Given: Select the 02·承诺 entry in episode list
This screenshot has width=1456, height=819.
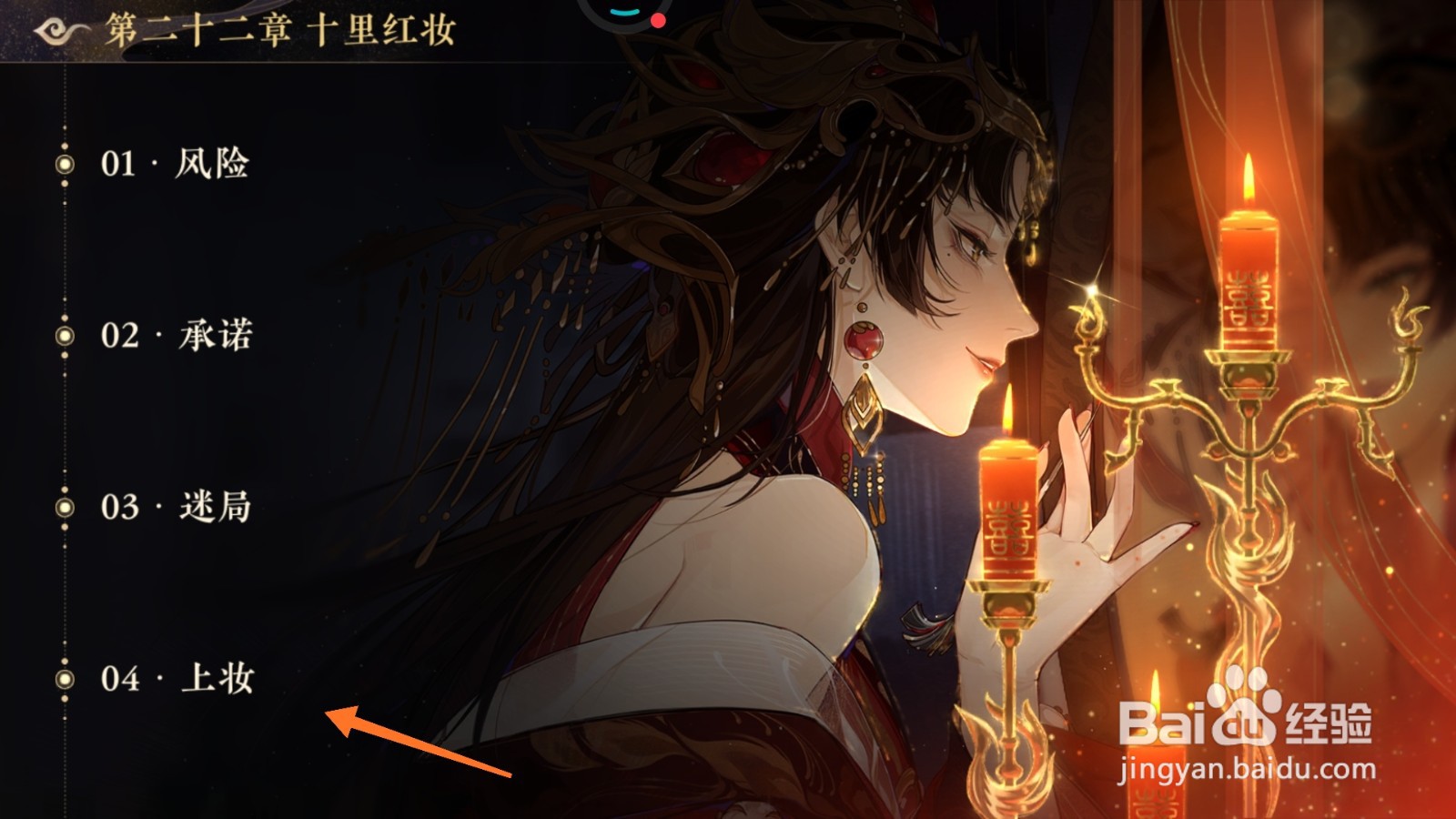Looking at the screenshot, I should 177,333.
